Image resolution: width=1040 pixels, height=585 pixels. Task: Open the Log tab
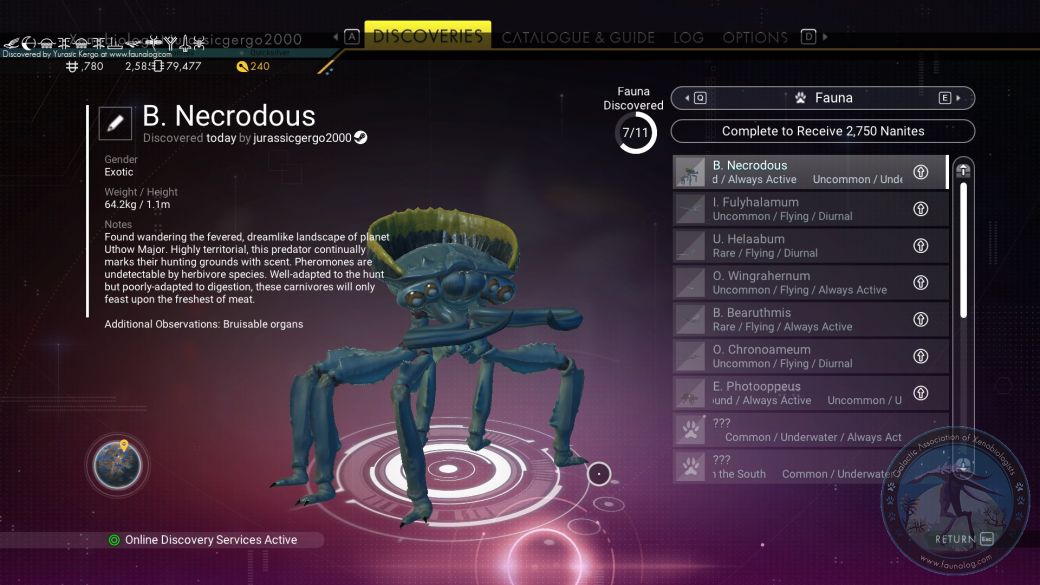tap(688, 37)
